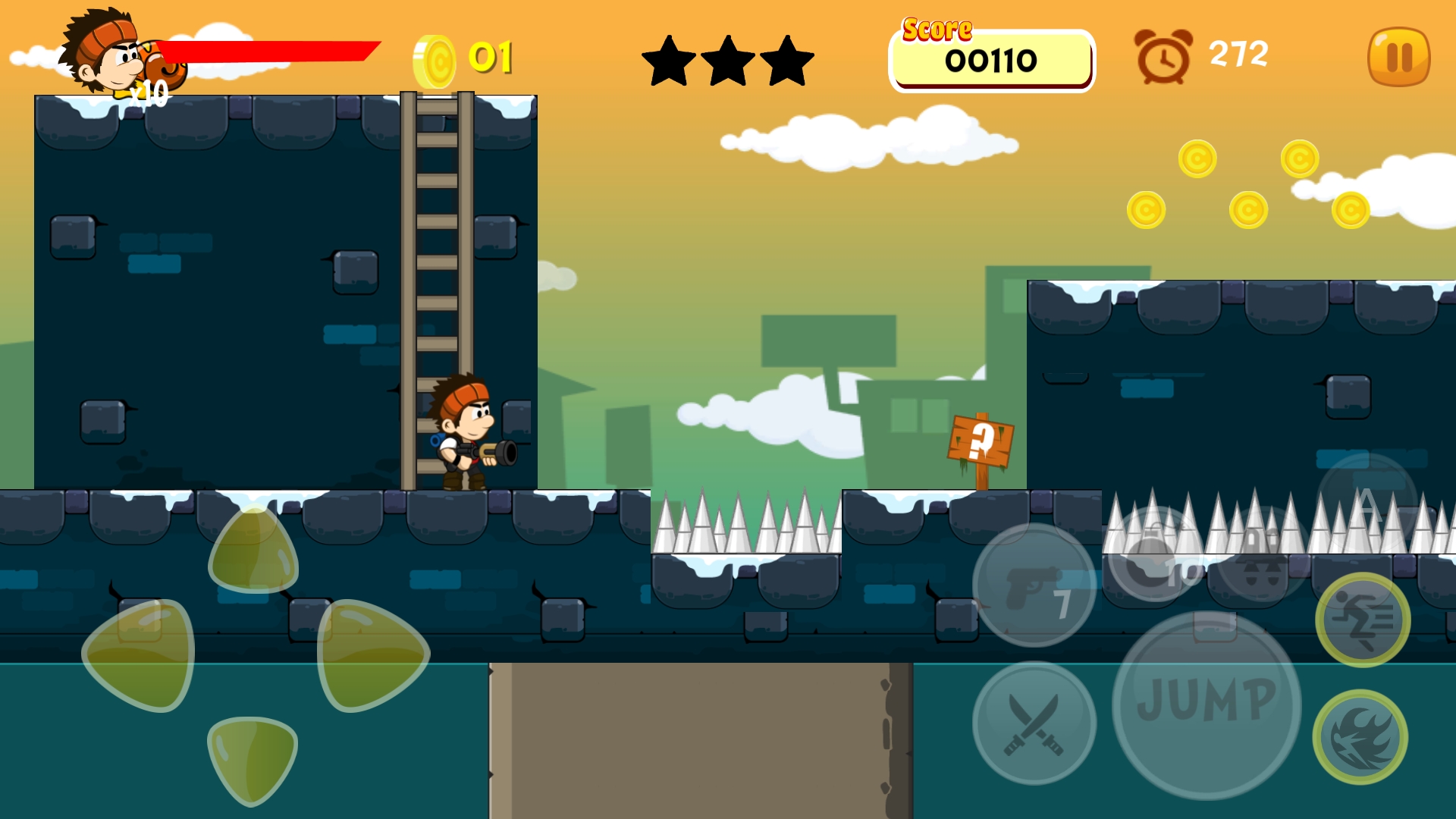The height and width of the screenshot is (819, 1456).
Task: Pause the game with the orange button
Action: point(1398,57)
